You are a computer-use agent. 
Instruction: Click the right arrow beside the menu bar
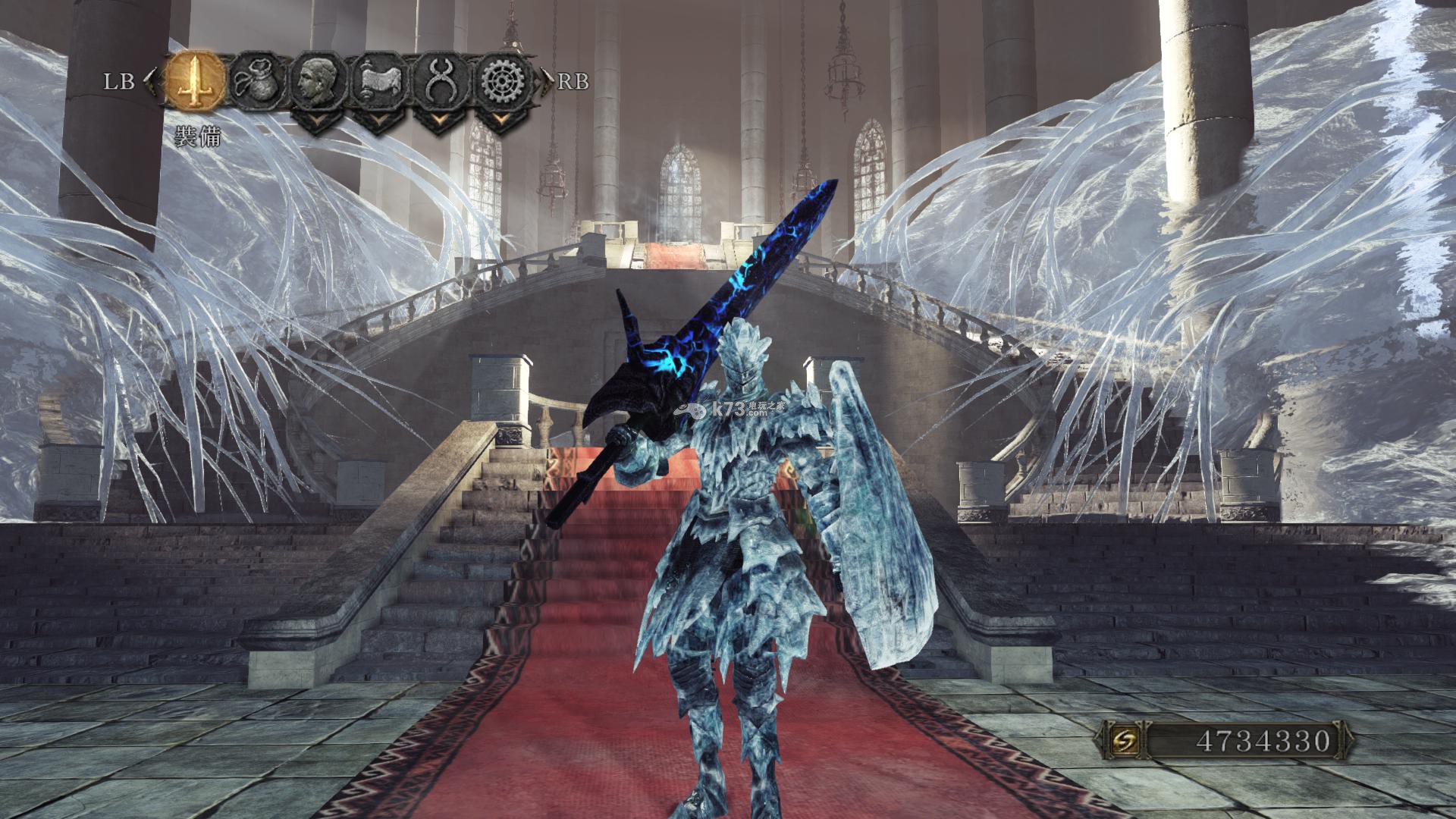pos(548,79)
